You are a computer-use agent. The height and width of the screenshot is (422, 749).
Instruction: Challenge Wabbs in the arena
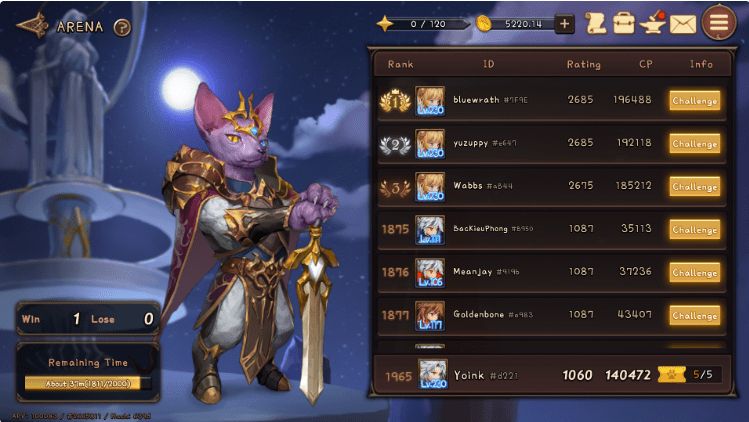tap(694, 187)
